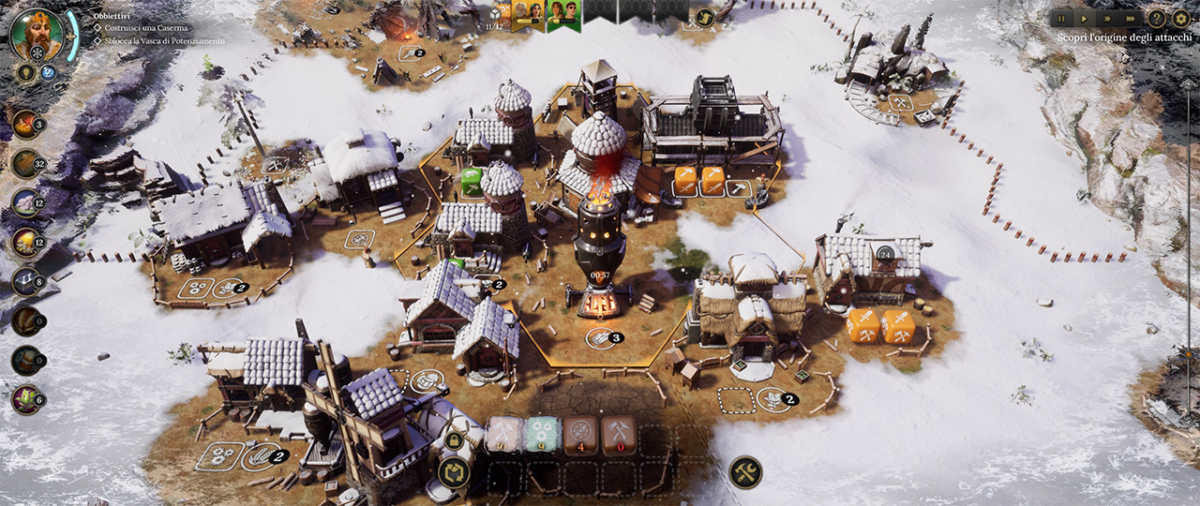Click the resource icon showing 32
Image resolution: width=1200 pixels, height=506 pixels.
pyautogui.click(x=26, y=163)
